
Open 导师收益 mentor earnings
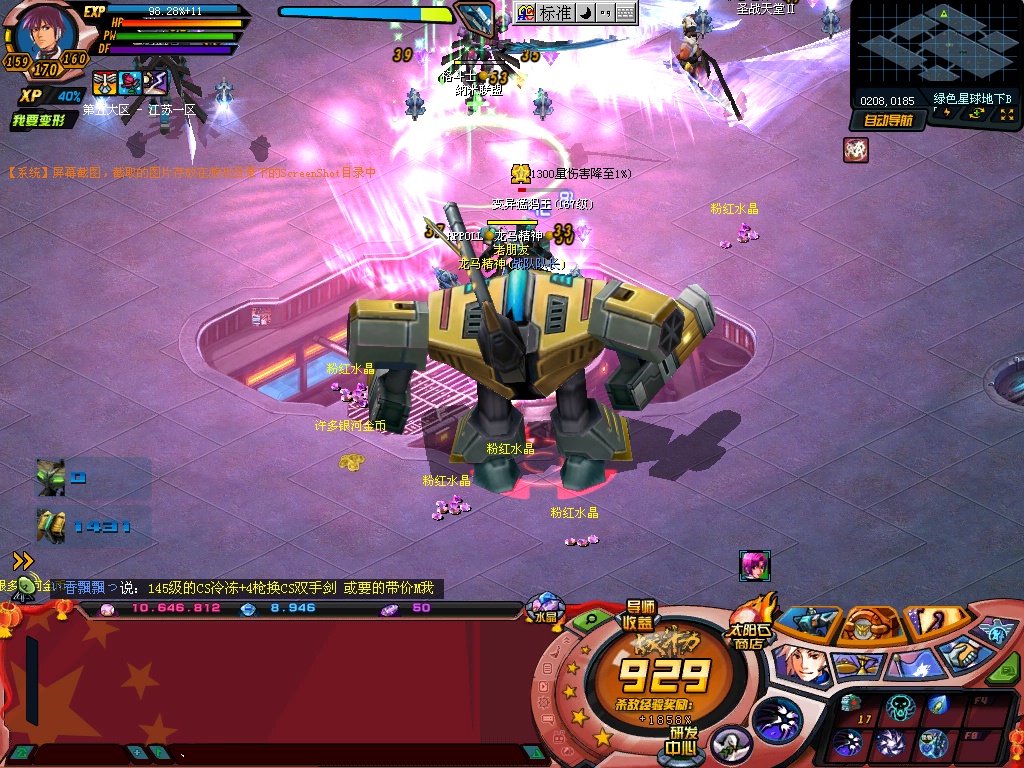coord(640,614)
